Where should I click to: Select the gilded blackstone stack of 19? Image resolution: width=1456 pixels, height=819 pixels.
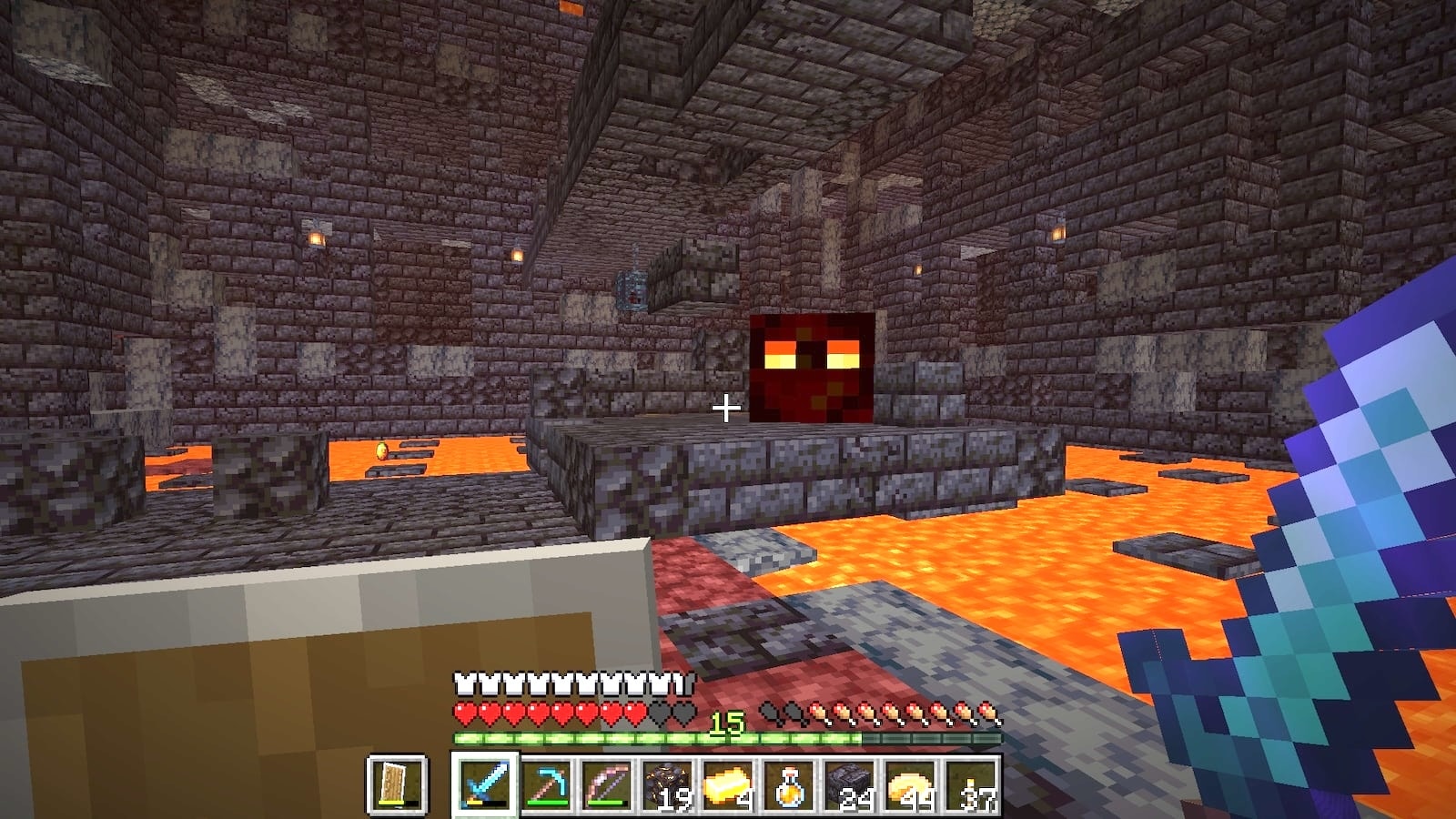(x=667, y=784)
